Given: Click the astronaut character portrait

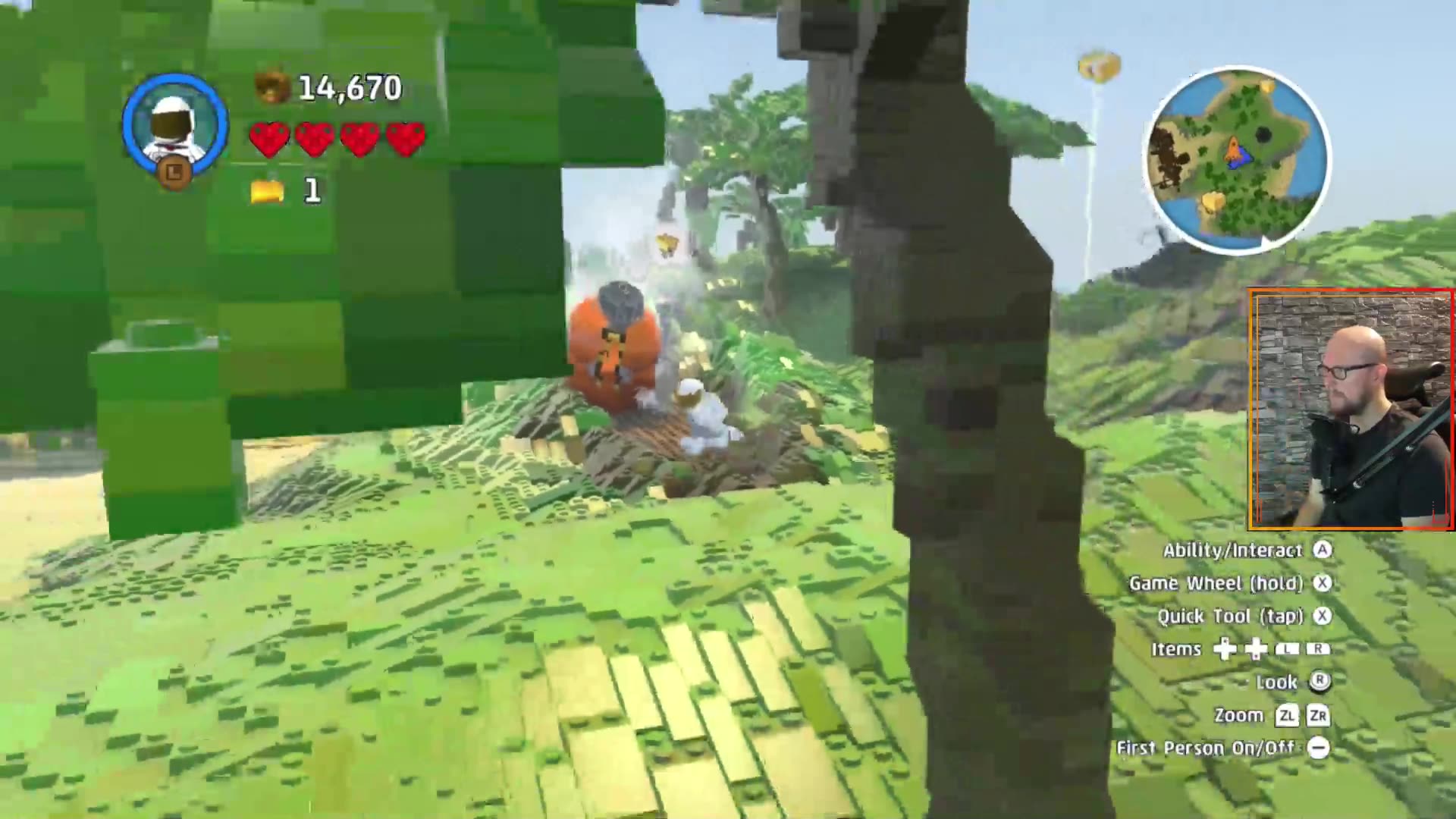Looking at the screenshot, I should (x=173, y=125).
